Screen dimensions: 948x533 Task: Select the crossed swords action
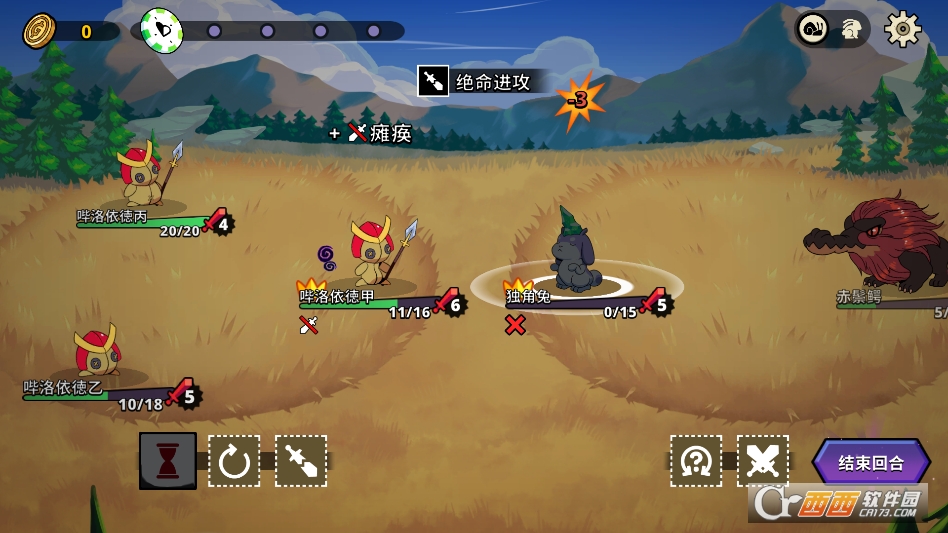(763, 461)
